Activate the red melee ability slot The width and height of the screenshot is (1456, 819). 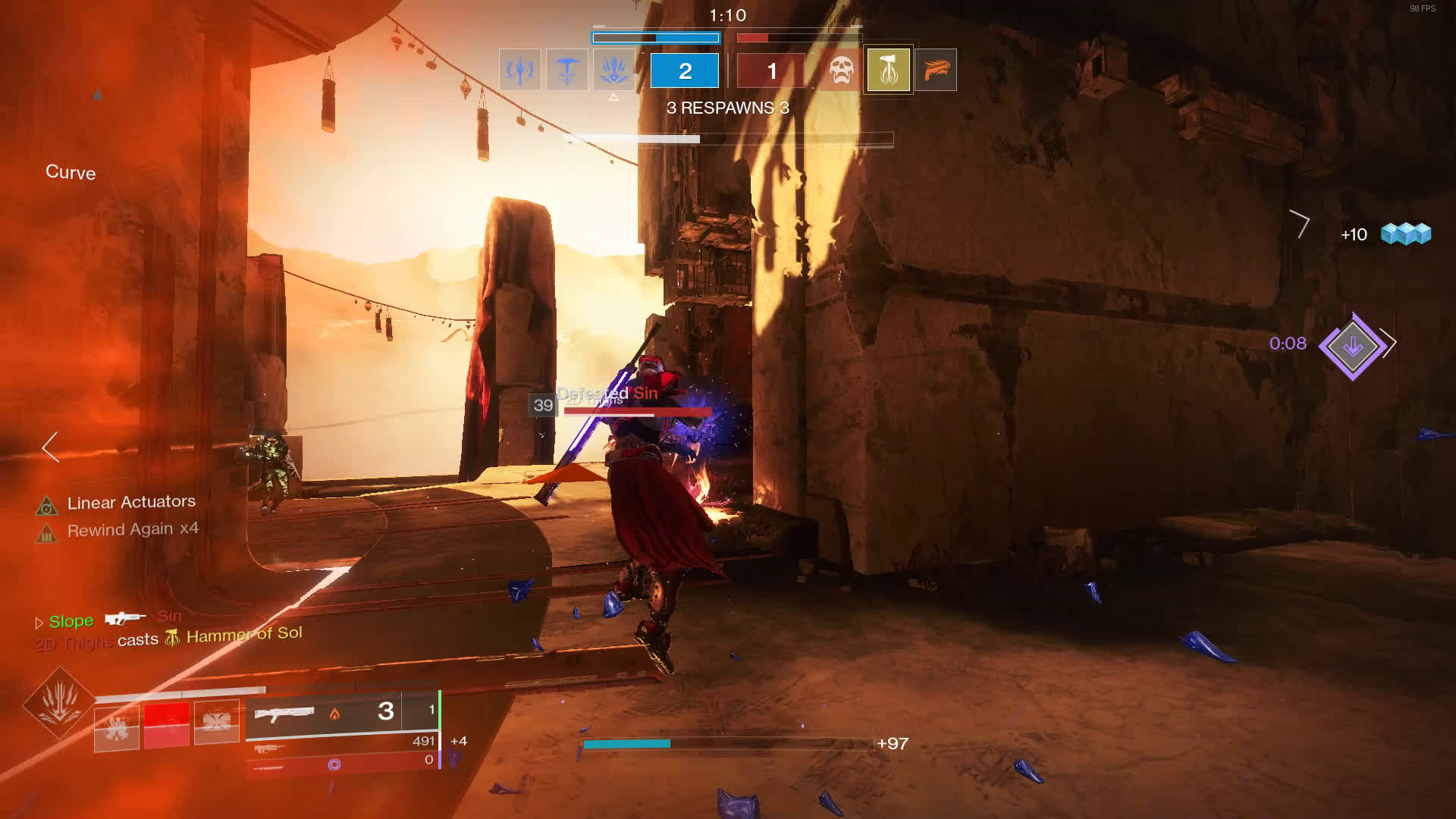(x=167, y=724)
